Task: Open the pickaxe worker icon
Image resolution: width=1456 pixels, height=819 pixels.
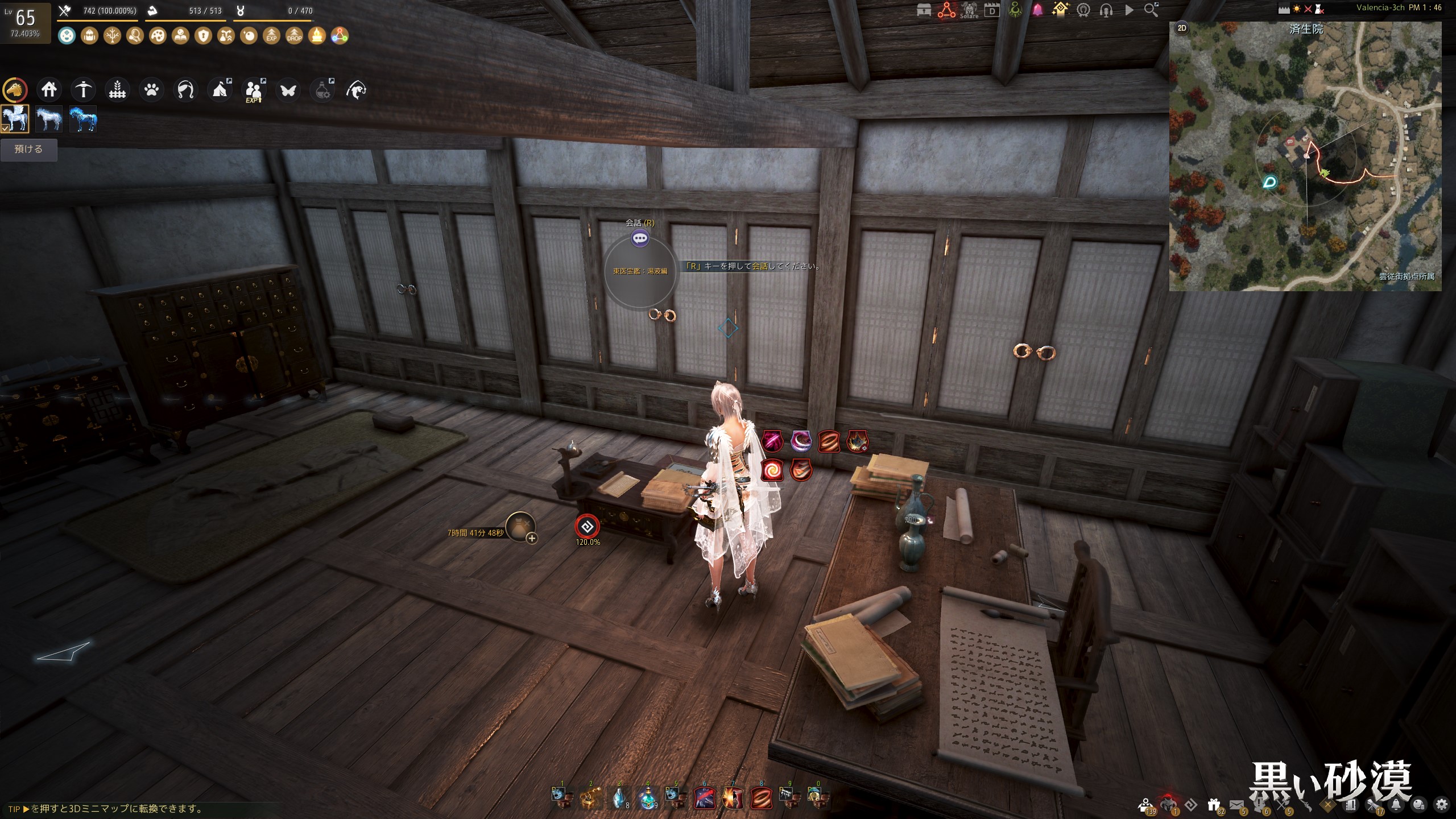Action: point(83,90)
